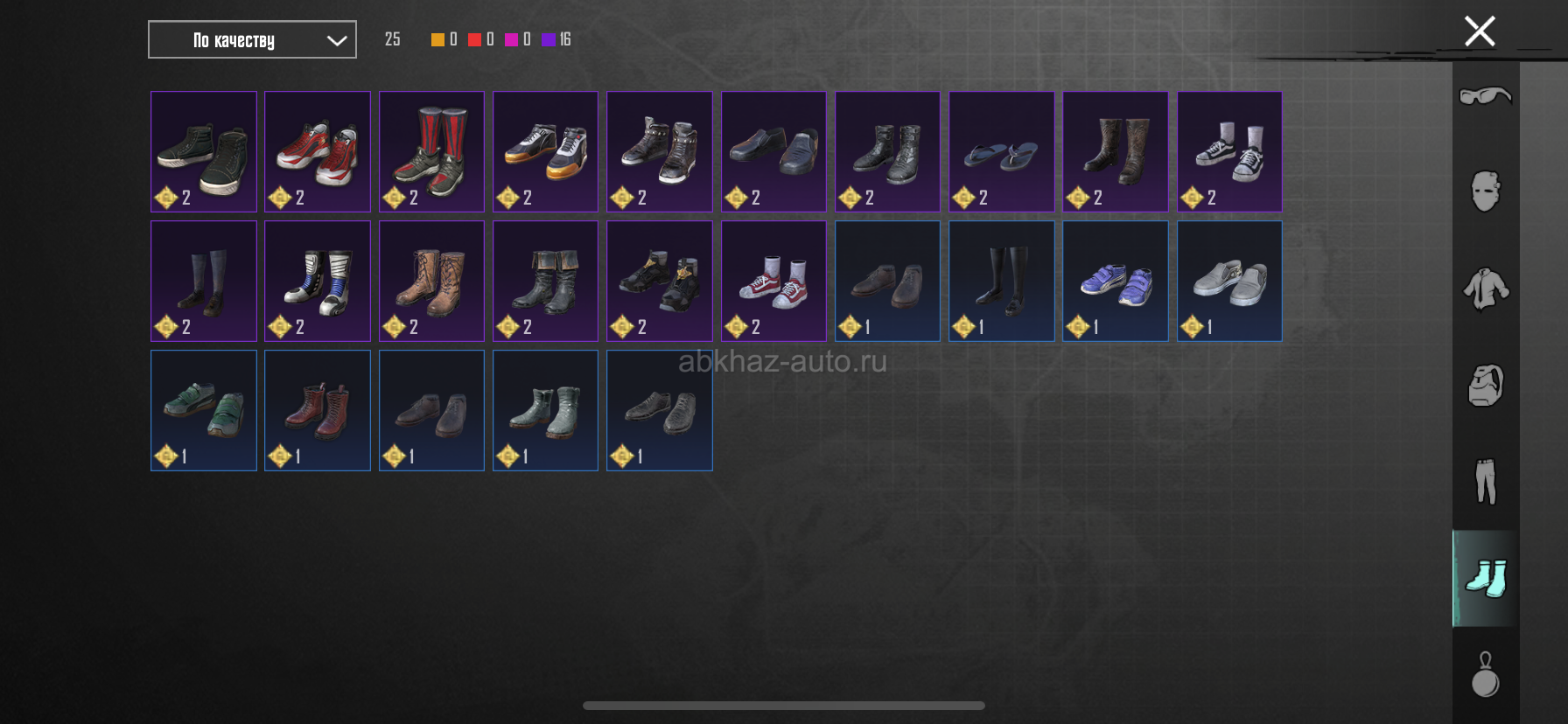Select the bright blue velcro sneakers
Viewport: 1568px width, 724px height.
(x=1115, y=281)
